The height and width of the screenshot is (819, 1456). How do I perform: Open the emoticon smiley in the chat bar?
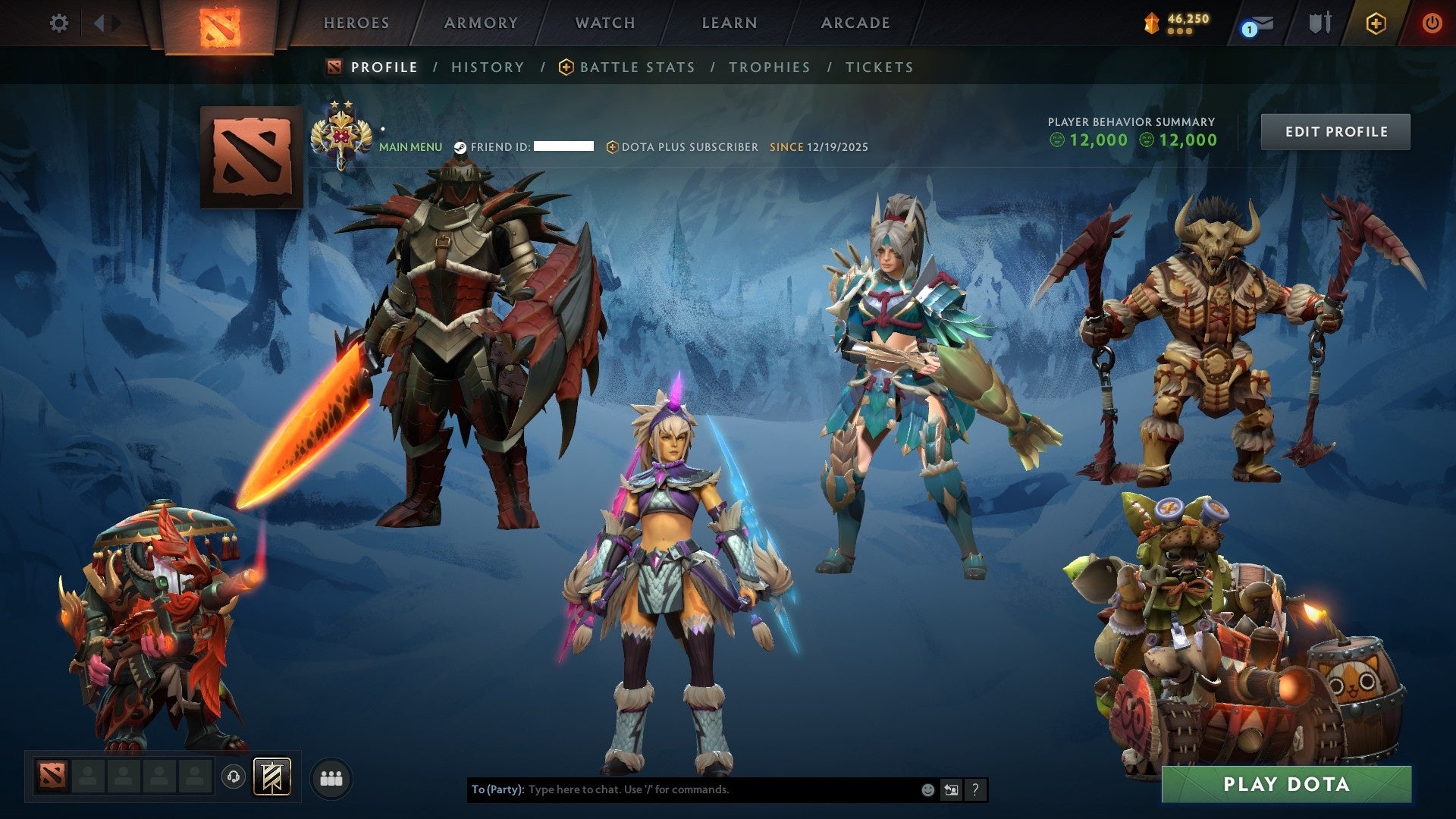[x=927, y=789]
